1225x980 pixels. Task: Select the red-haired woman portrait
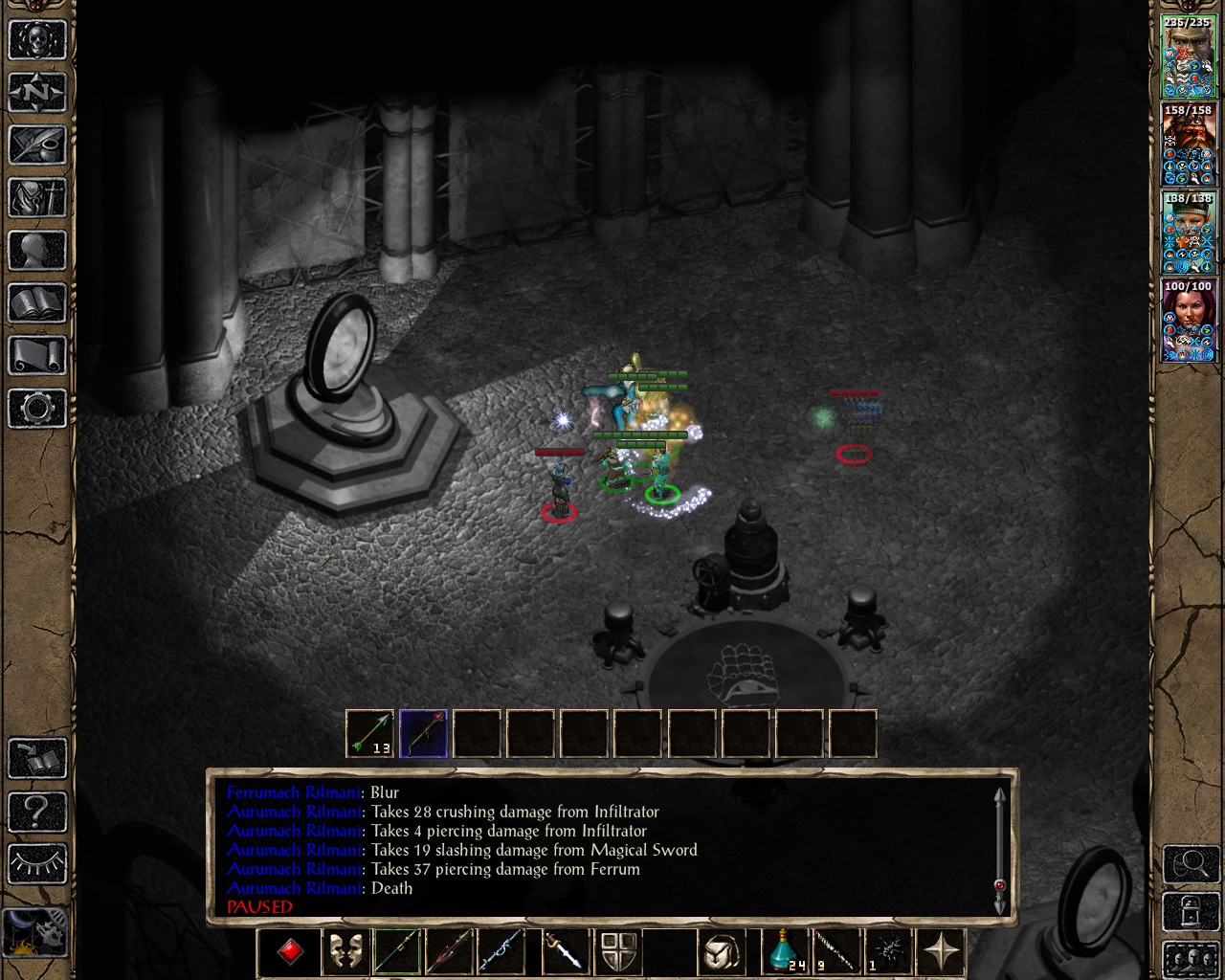(x=1189, y=321)
